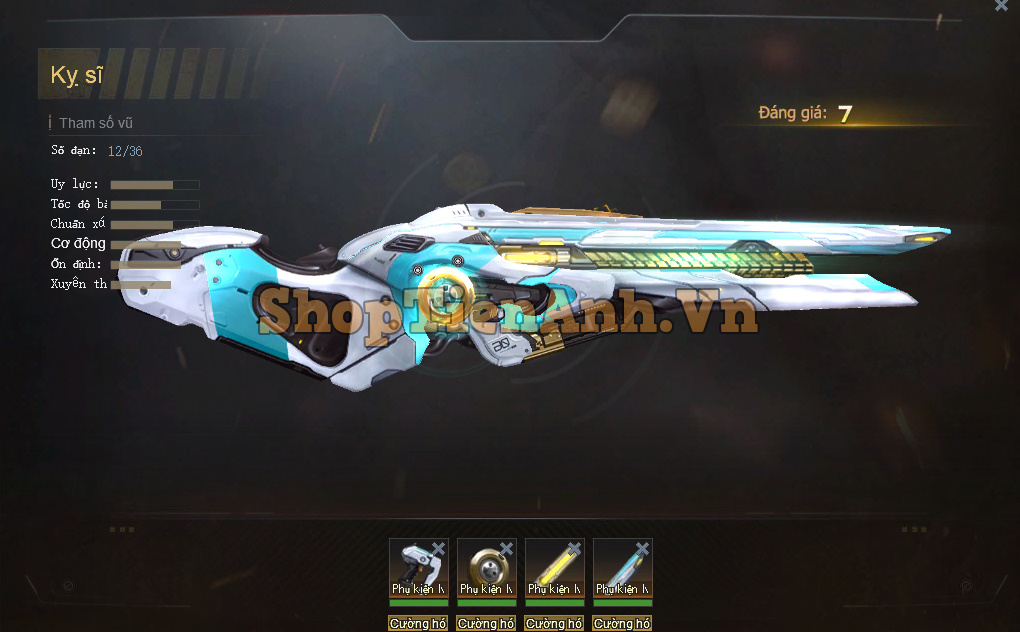This screenshot has width=1020, height=632.
Task: Select the round gold disc accessory slot
Action: pos(484,567)
